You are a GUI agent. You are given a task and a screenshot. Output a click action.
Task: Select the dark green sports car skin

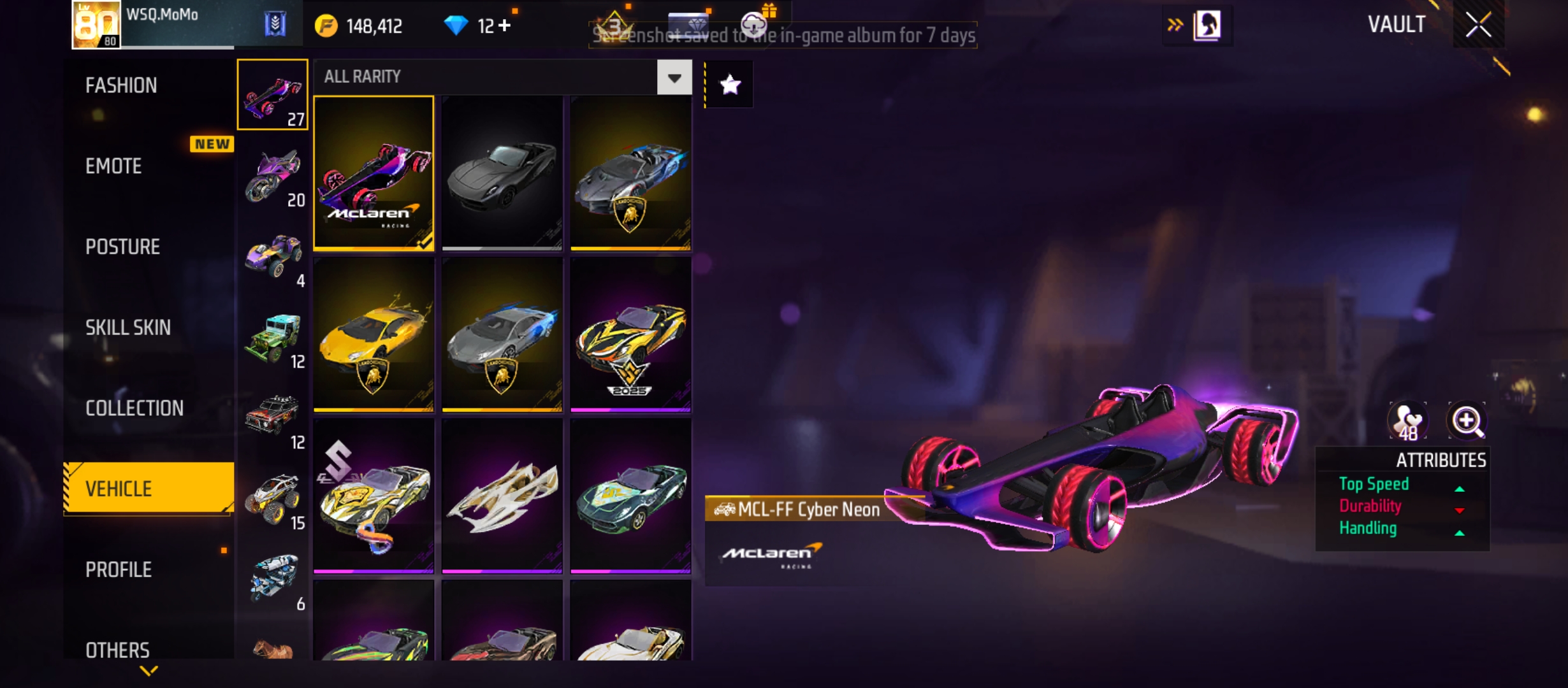(x=630, y=496)
